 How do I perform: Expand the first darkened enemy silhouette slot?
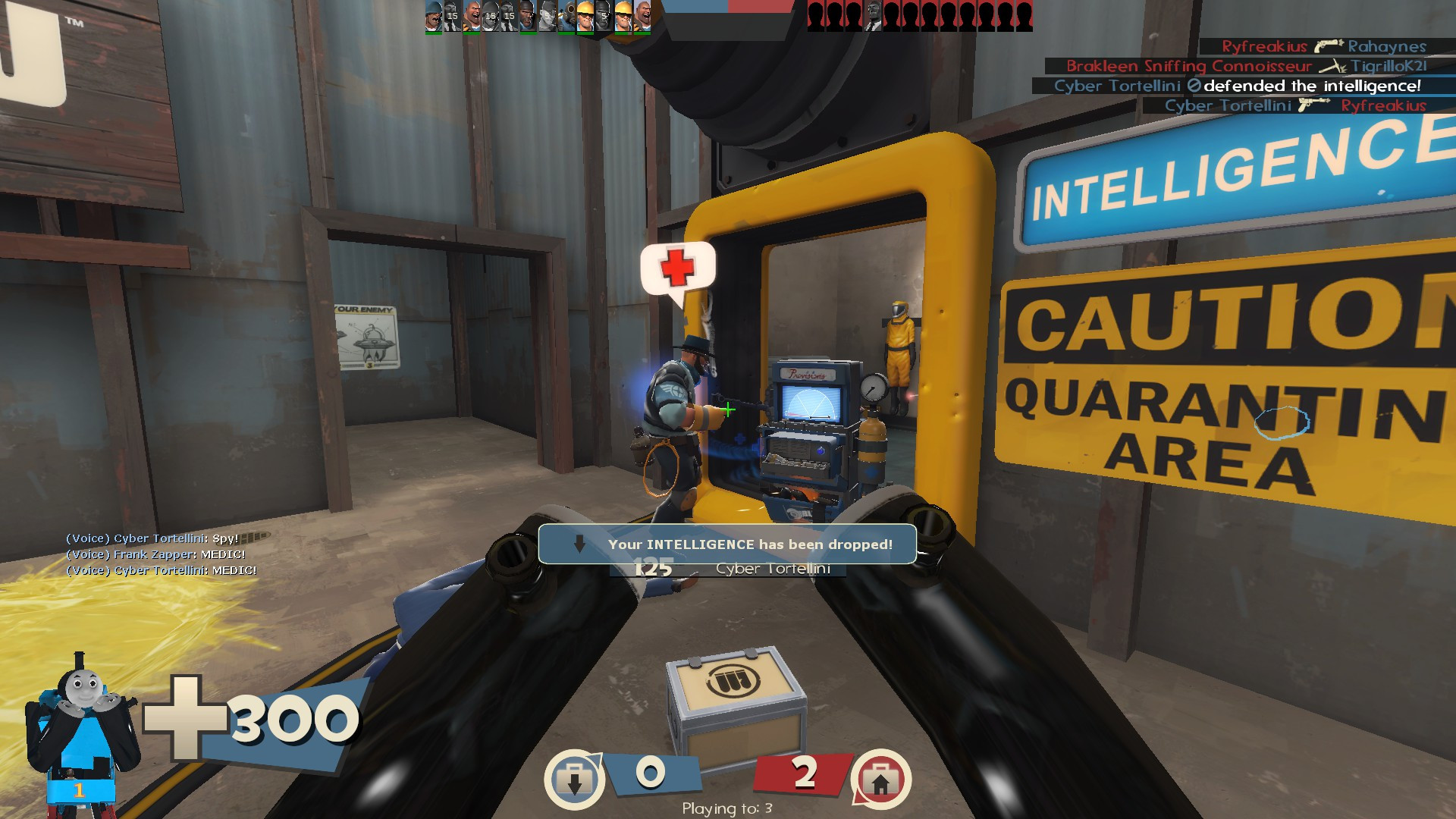[815, 14]
